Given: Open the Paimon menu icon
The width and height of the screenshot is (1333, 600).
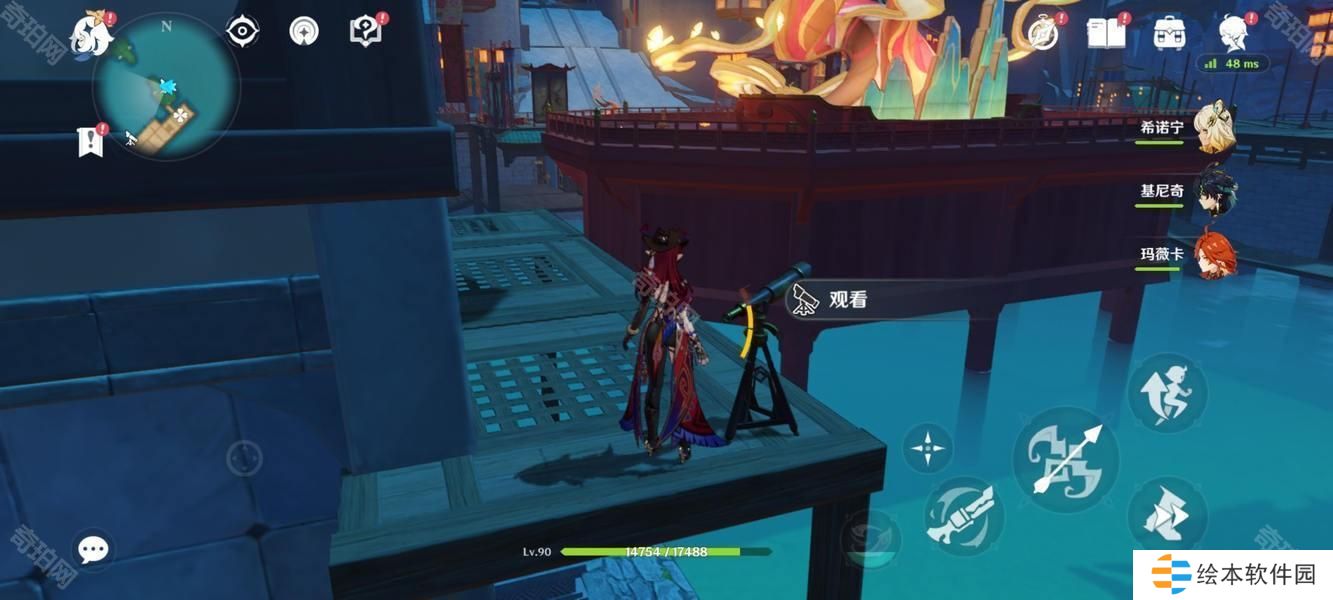Looking at the screenshot, I should [x=90, y=35].
